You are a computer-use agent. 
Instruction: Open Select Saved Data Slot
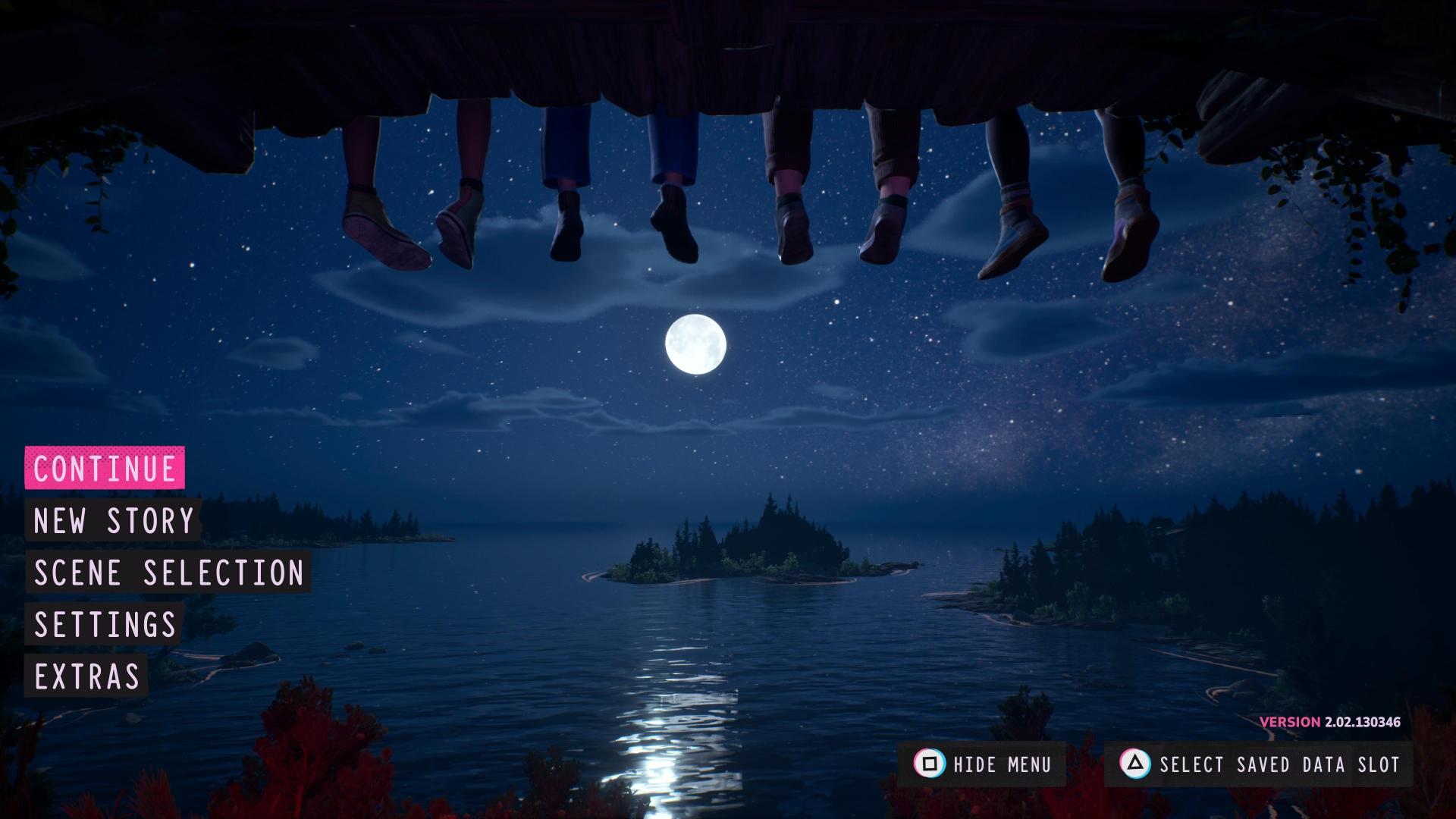(x=1259, y=764)
